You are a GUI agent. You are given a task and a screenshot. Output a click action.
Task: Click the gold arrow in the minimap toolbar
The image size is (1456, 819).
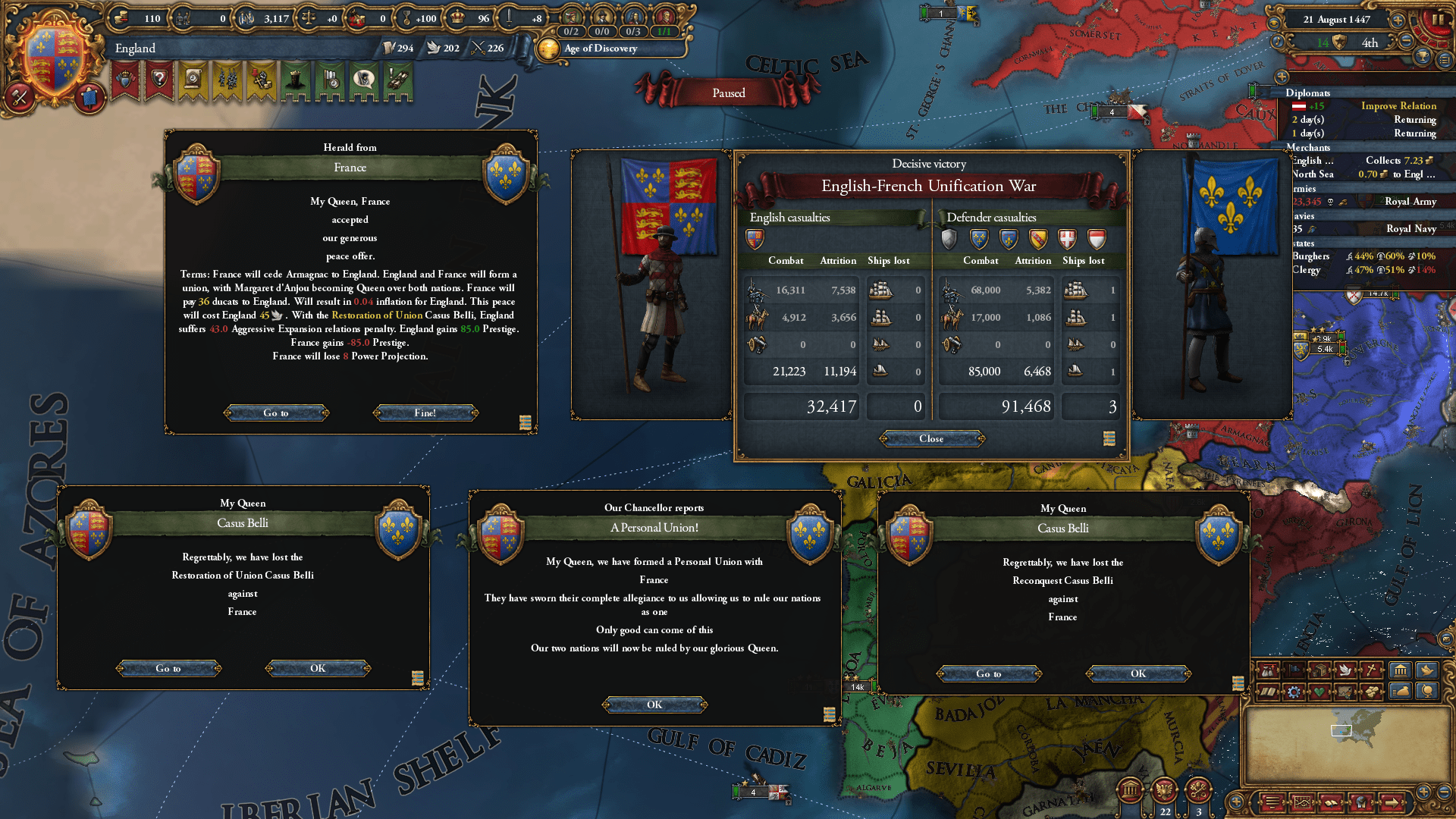point(1392,802)
